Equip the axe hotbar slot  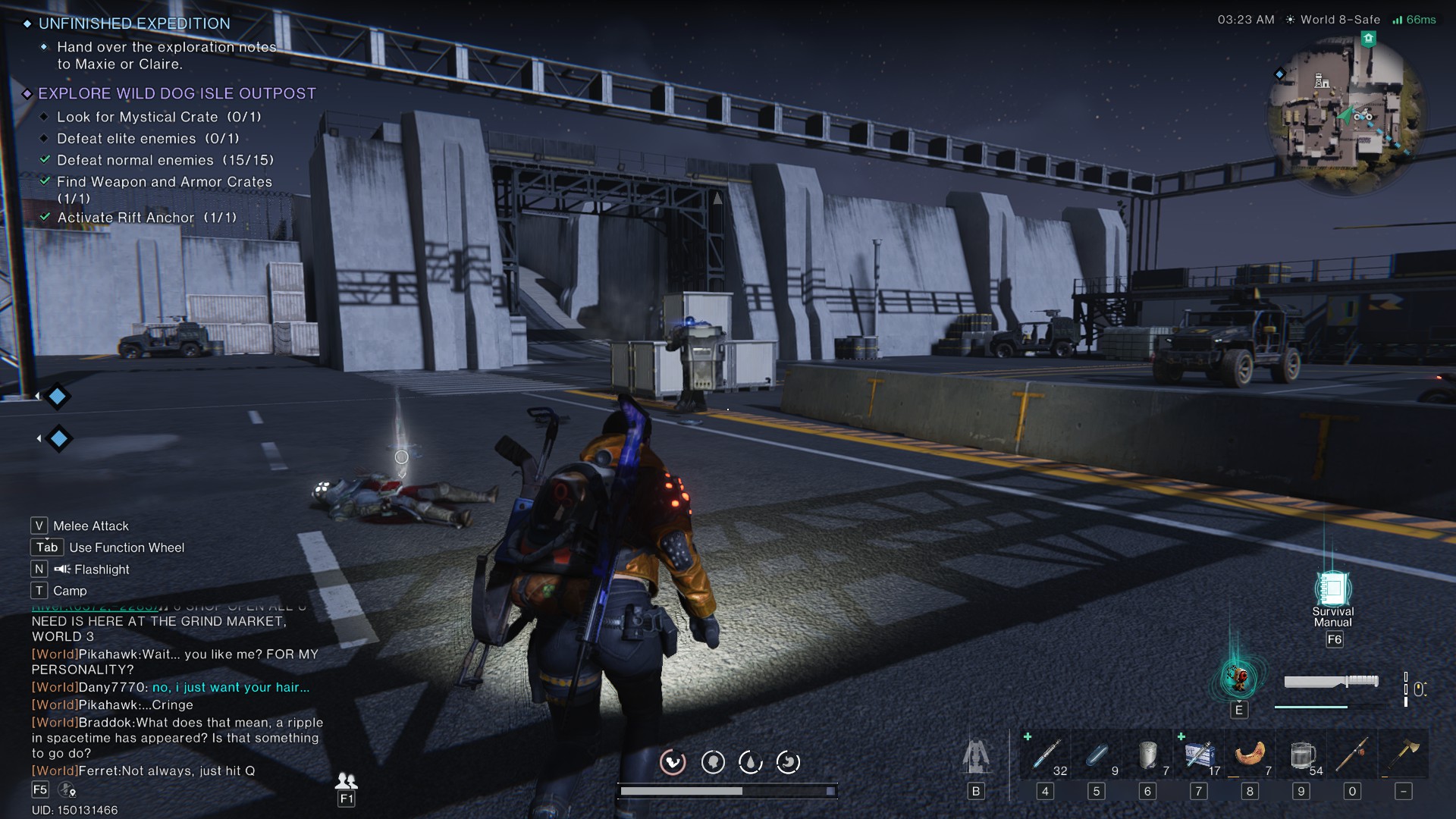[1404, 755]
